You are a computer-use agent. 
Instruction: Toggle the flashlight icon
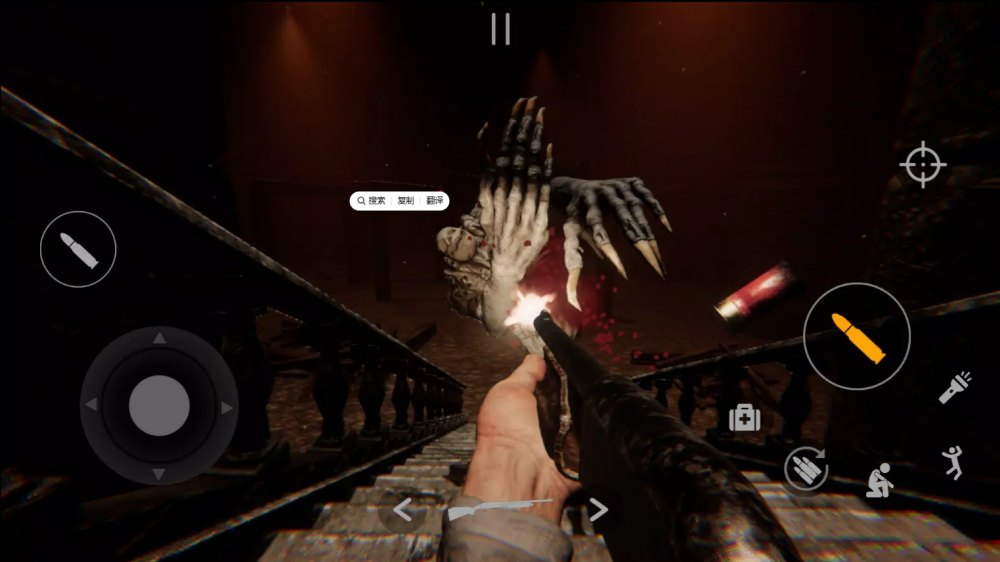[955, 387]
